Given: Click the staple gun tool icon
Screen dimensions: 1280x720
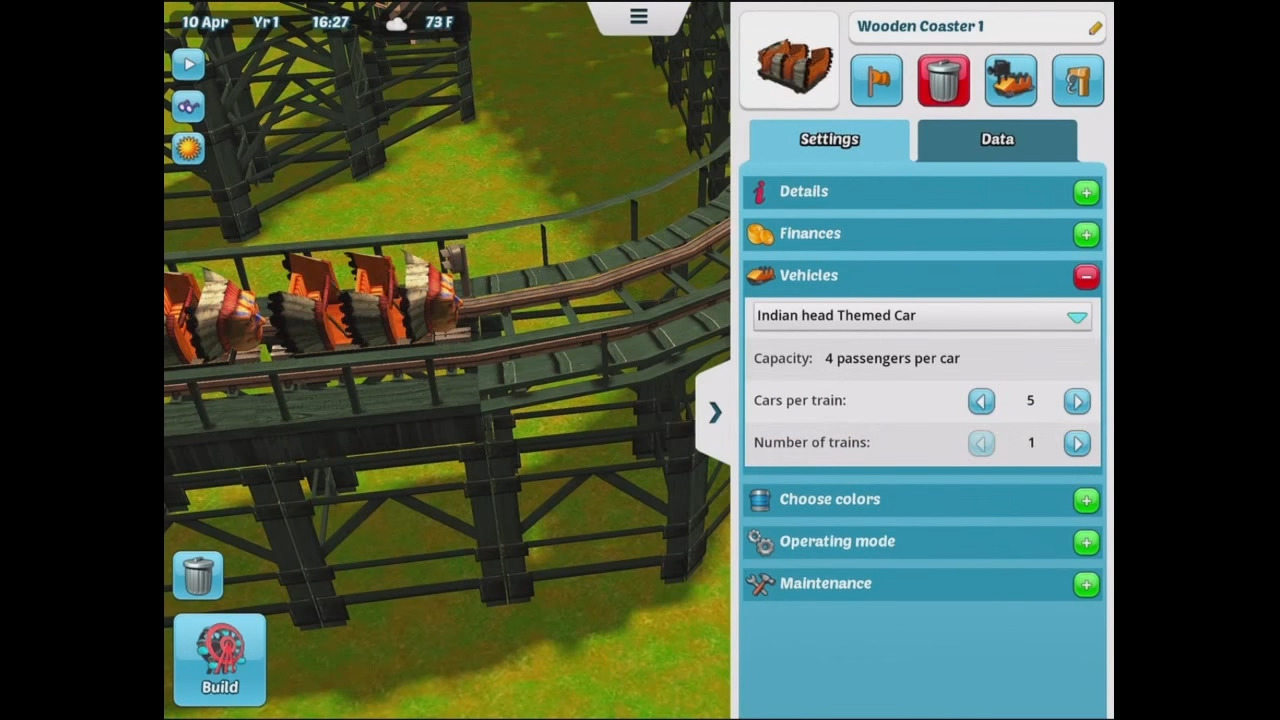Looking at the screenshot, I should [x=1077, y=80].
